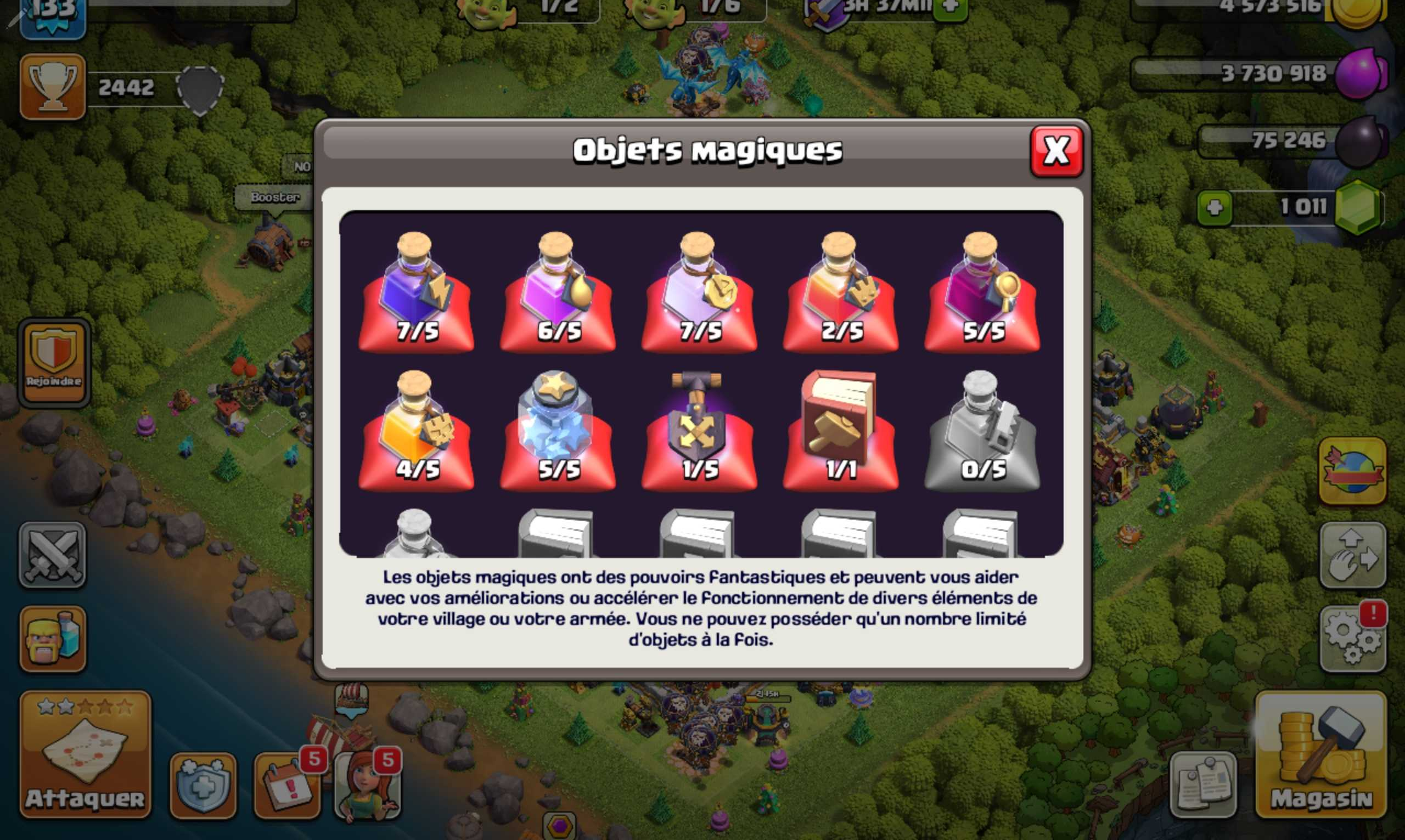Open the trophy league icon
1405x840 pixels.
pyautogui.click(x=53, y=87)
